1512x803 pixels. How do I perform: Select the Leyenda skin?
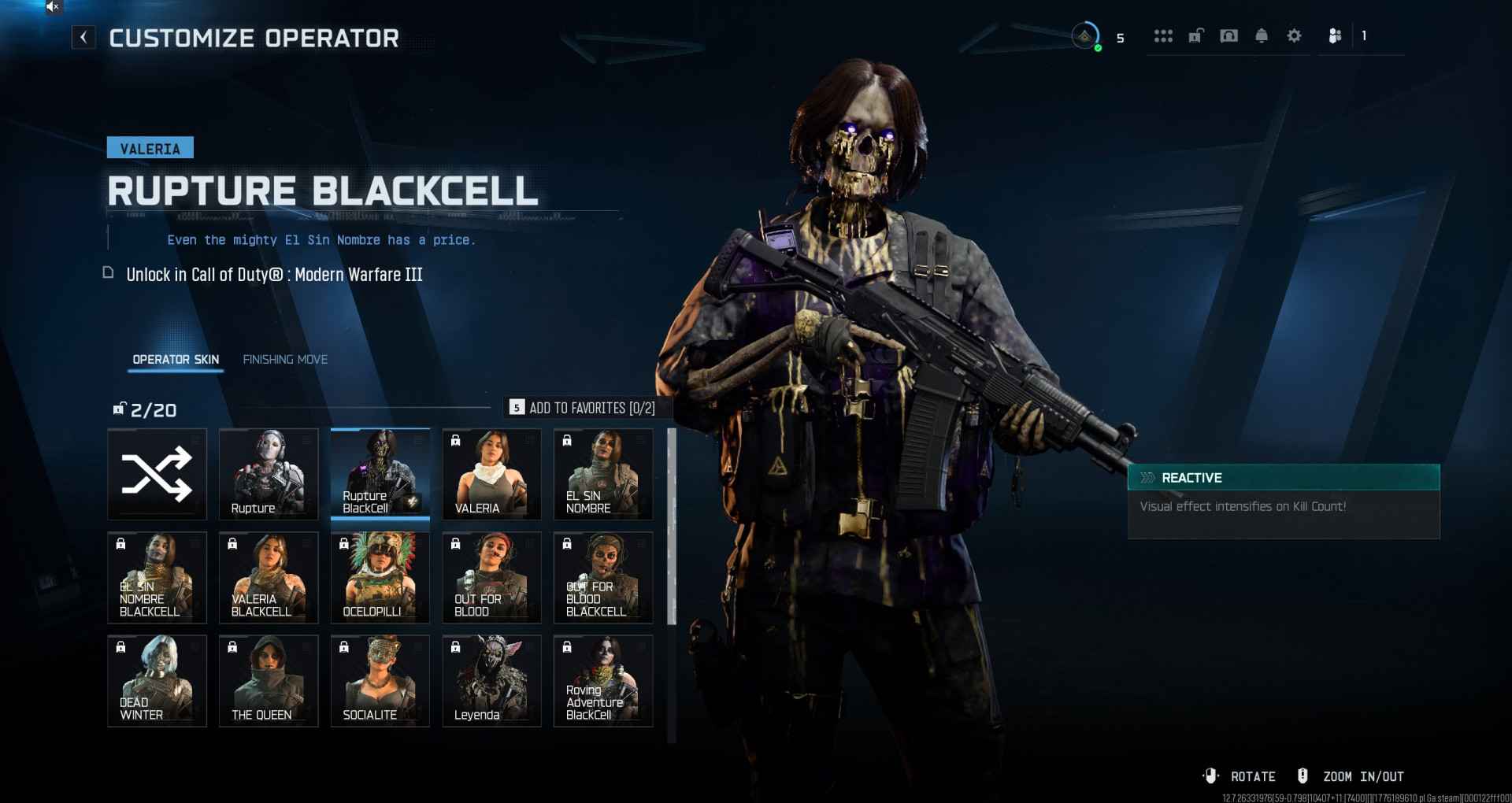491,680
